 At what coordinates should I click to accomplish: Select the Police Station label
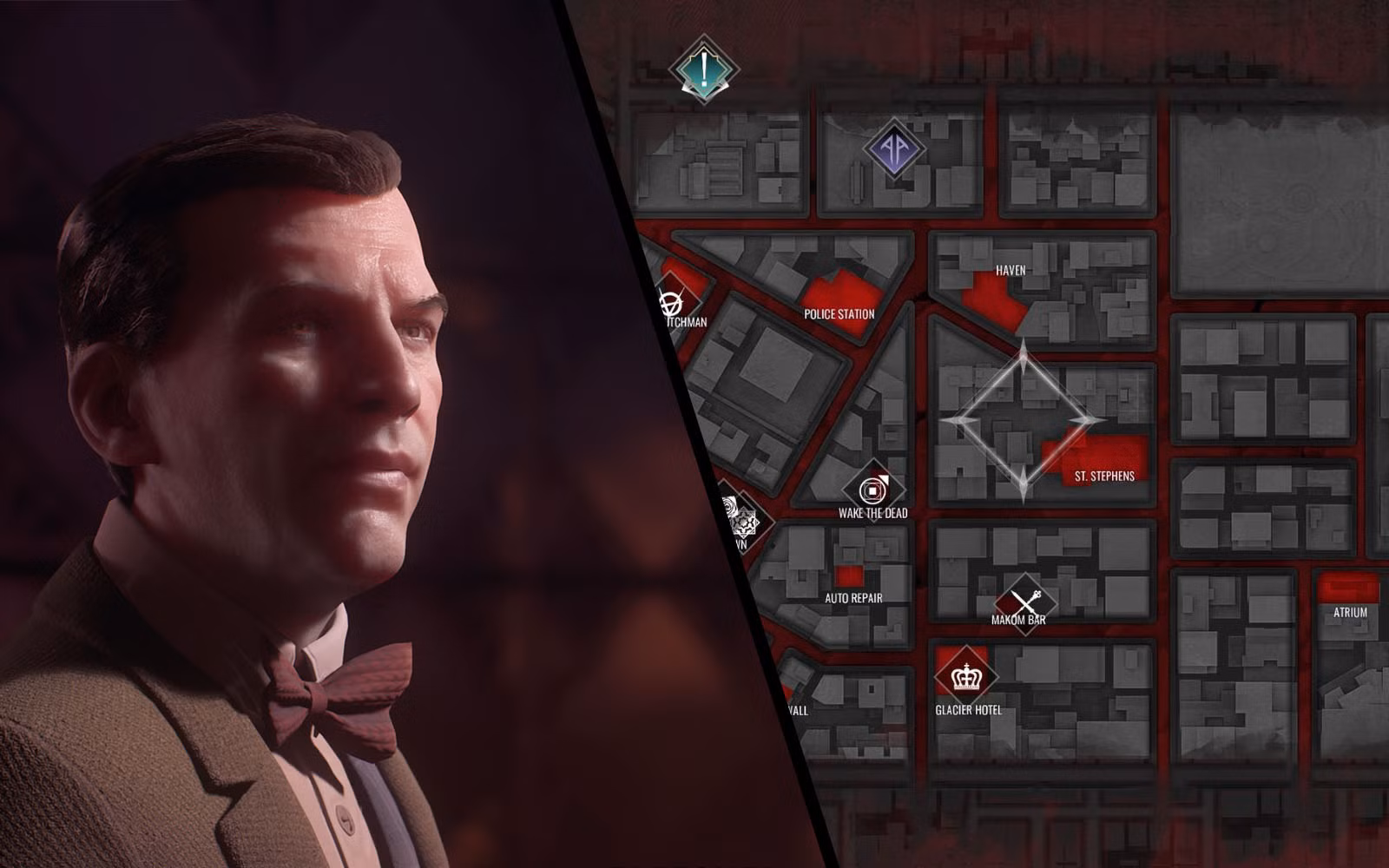[839, 315]
